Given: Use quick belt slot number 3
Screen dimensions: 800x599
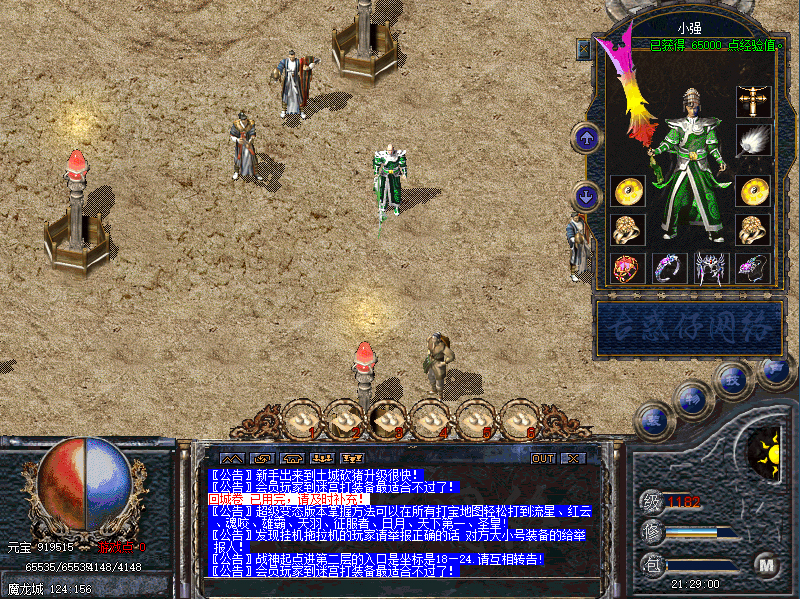Looking at the screenshot, I should [388, 420].
